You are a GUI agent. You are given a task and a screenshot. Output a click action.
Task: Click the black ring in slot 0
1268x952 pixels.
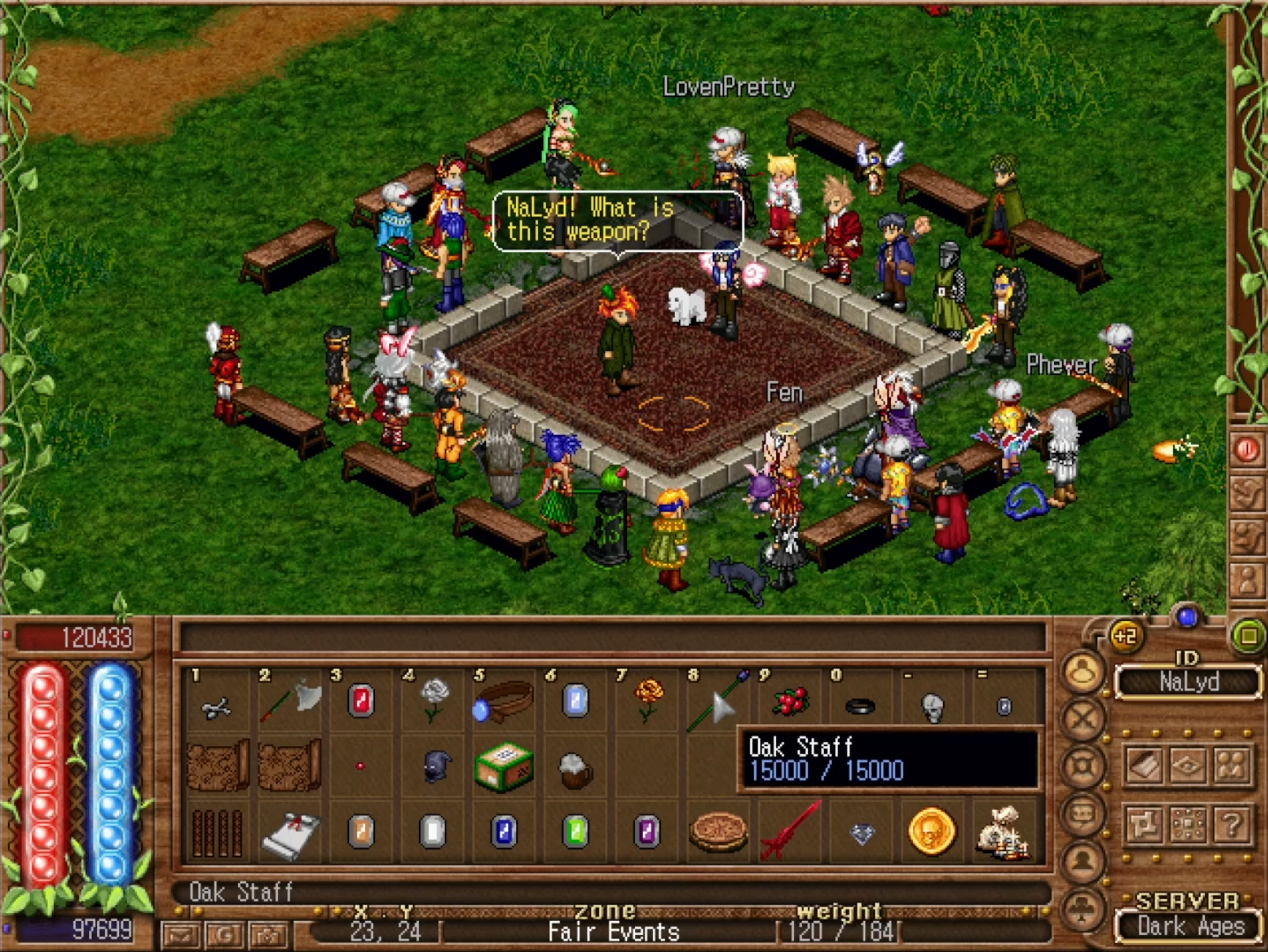(x=860, y=707)
